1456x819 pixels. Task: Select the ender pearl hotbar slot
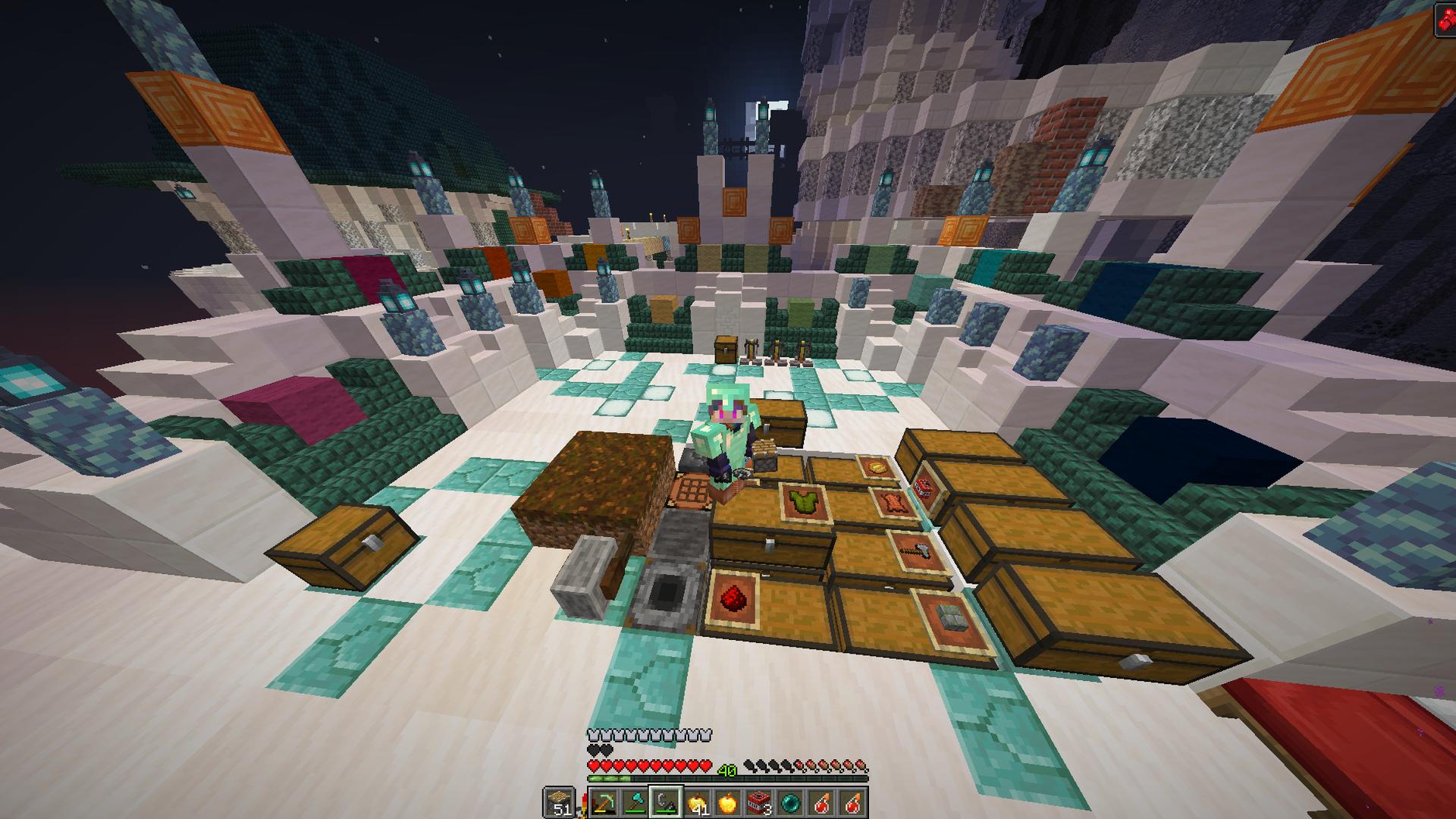[790, 802]
